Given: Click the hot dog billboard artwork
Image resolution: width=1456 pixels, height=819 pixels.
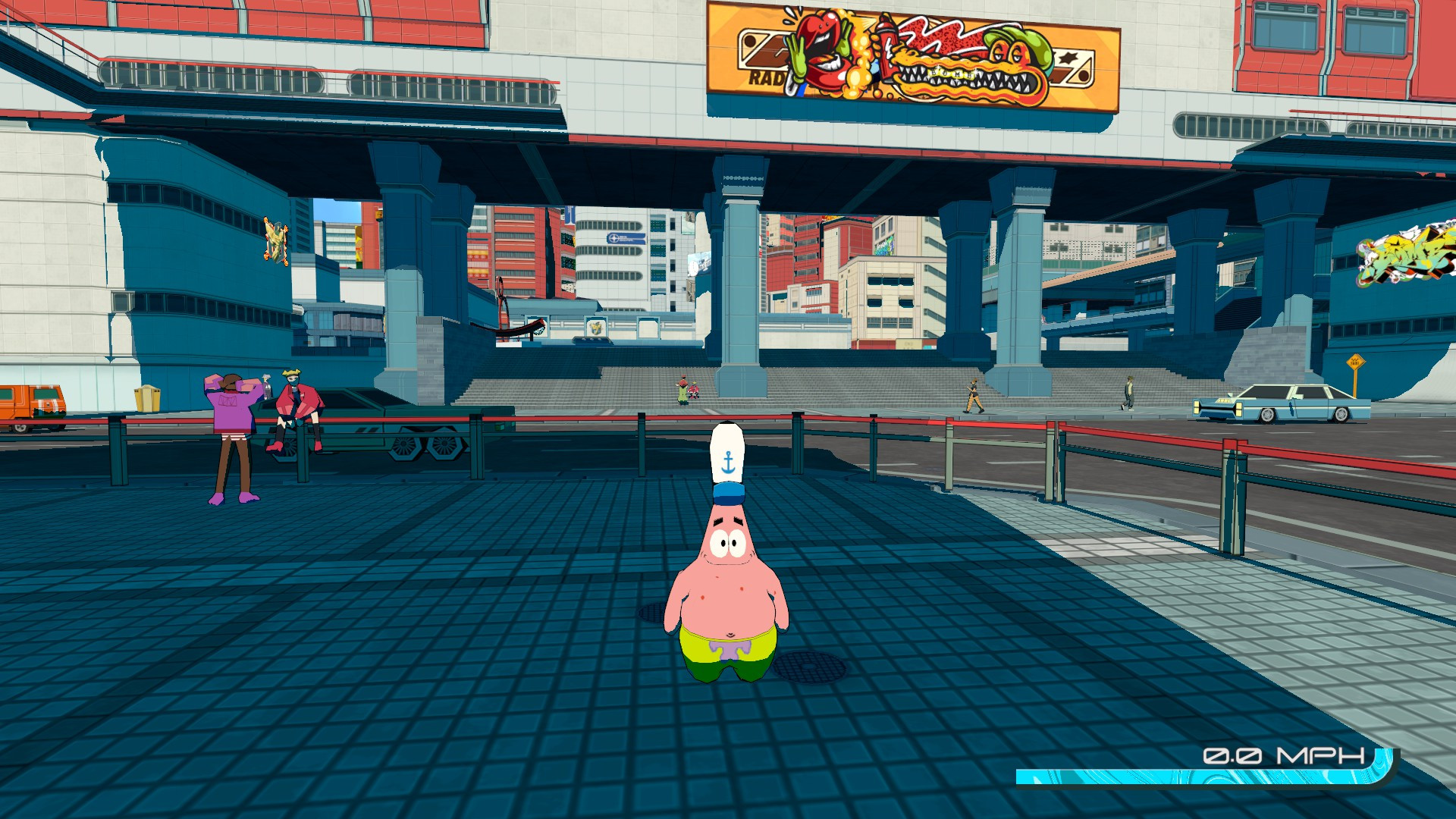Looking at the screenshot, I should coord(910,57).
